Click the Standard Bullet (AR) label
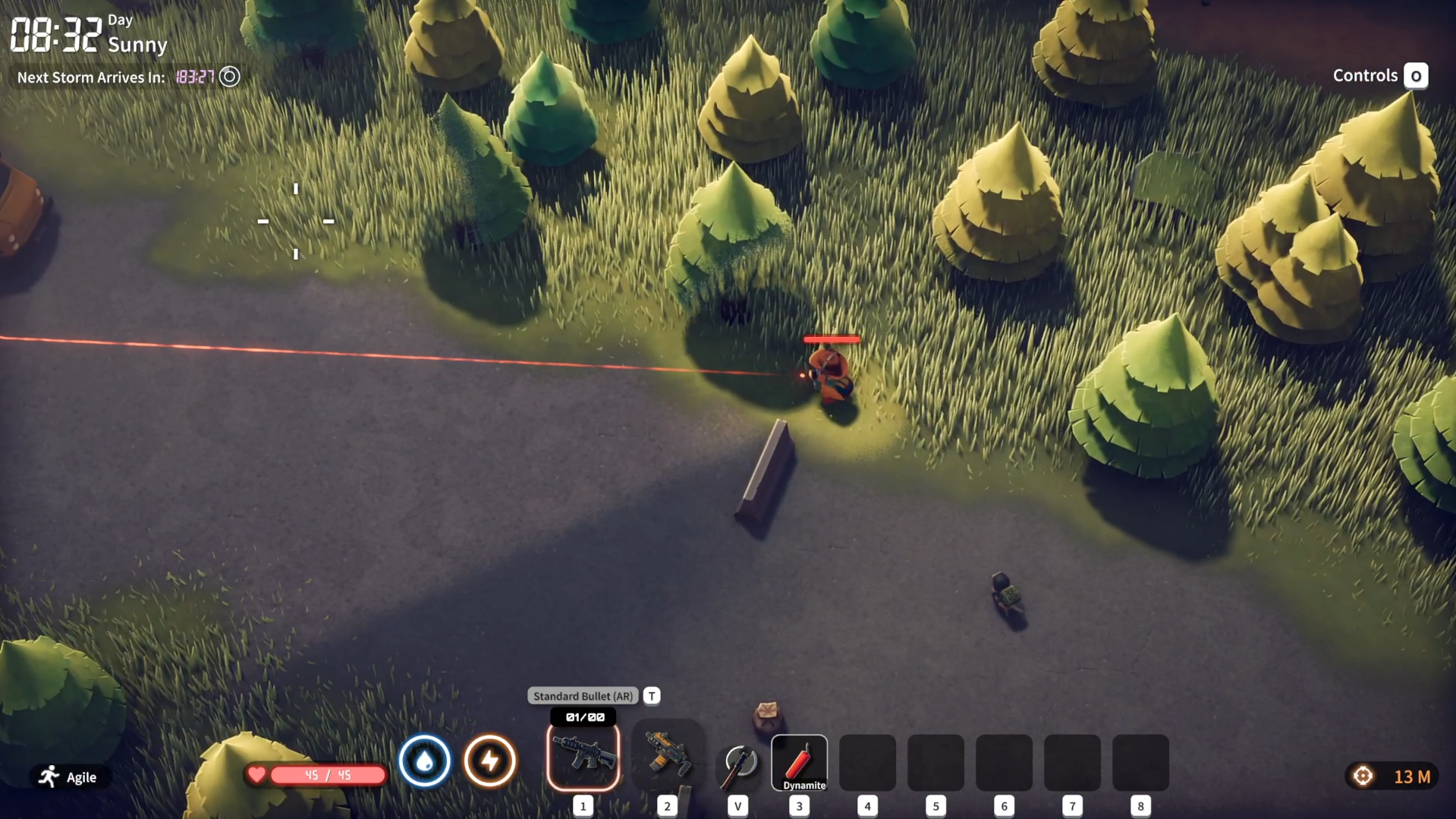The height and width of the screenshot is (819, 1456). 583,695
